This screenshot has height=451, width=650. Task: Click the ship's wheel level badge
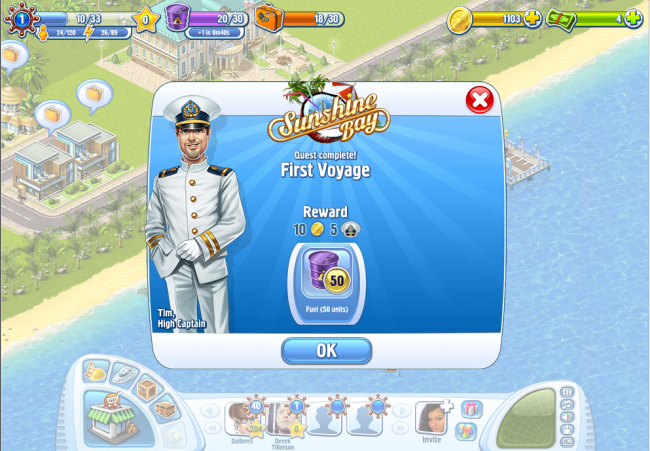[x=20, y=18]
